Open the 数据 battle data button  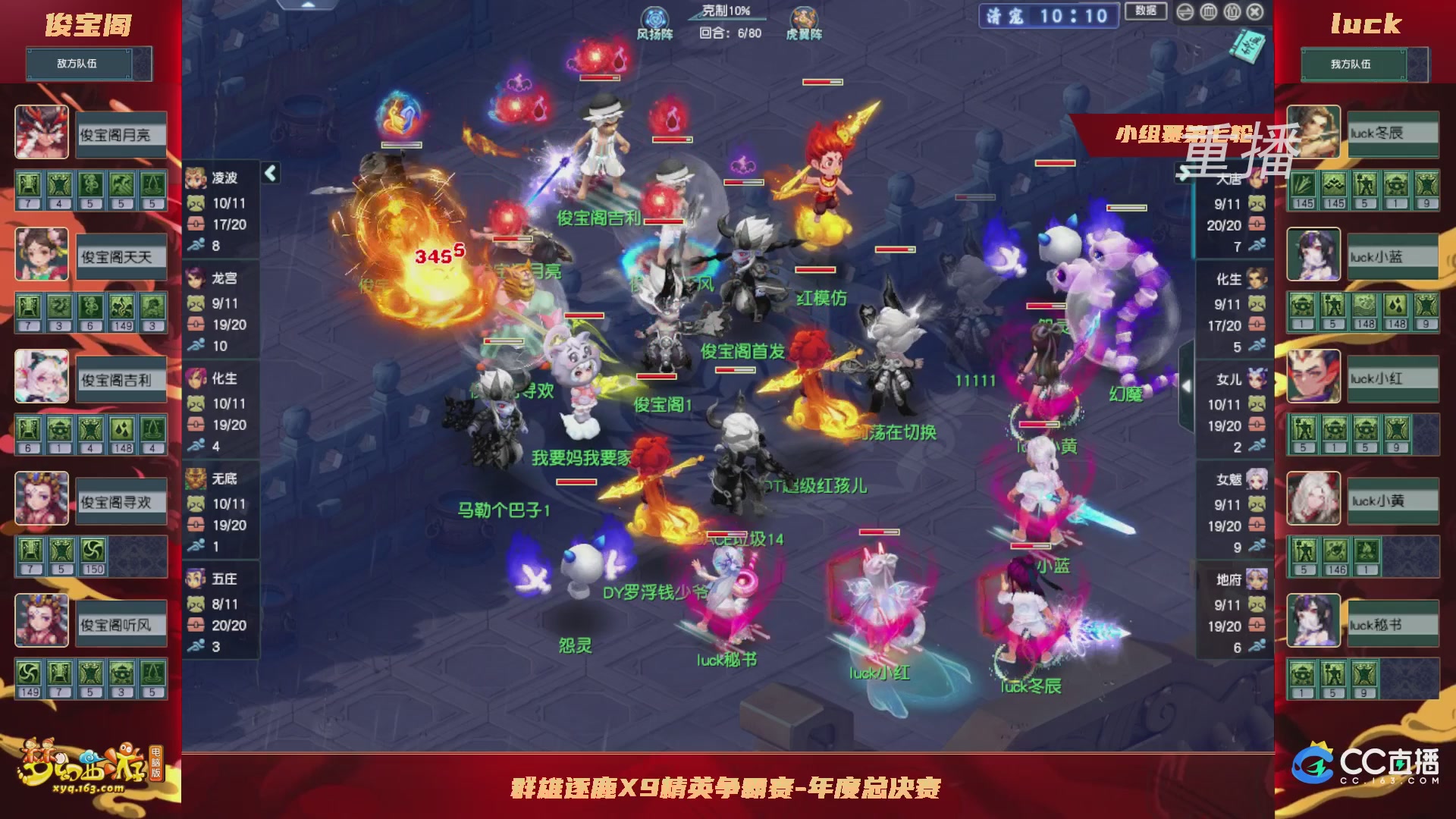click(x=1146, y=11)
